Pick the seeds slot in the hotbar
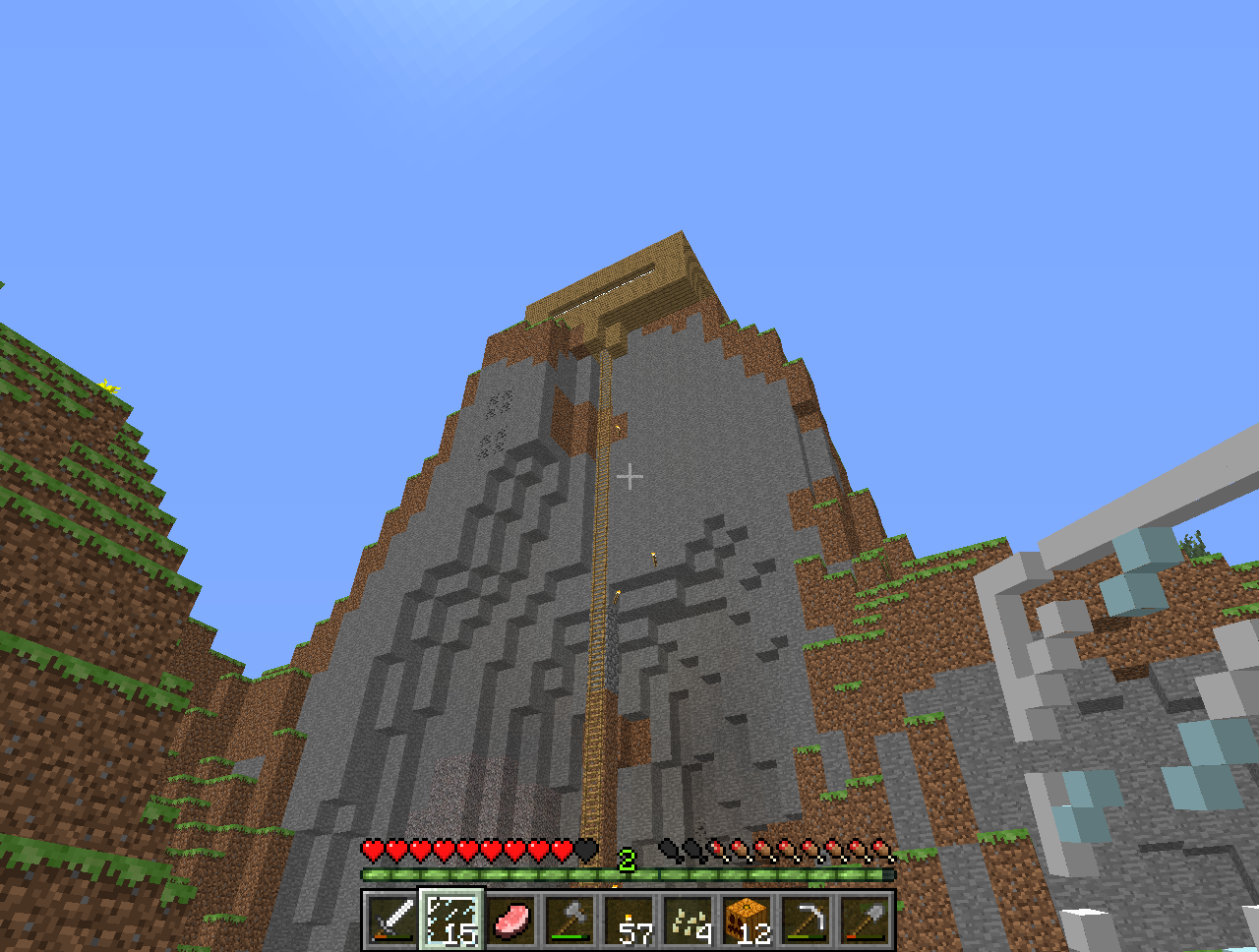 click(689, 921)
